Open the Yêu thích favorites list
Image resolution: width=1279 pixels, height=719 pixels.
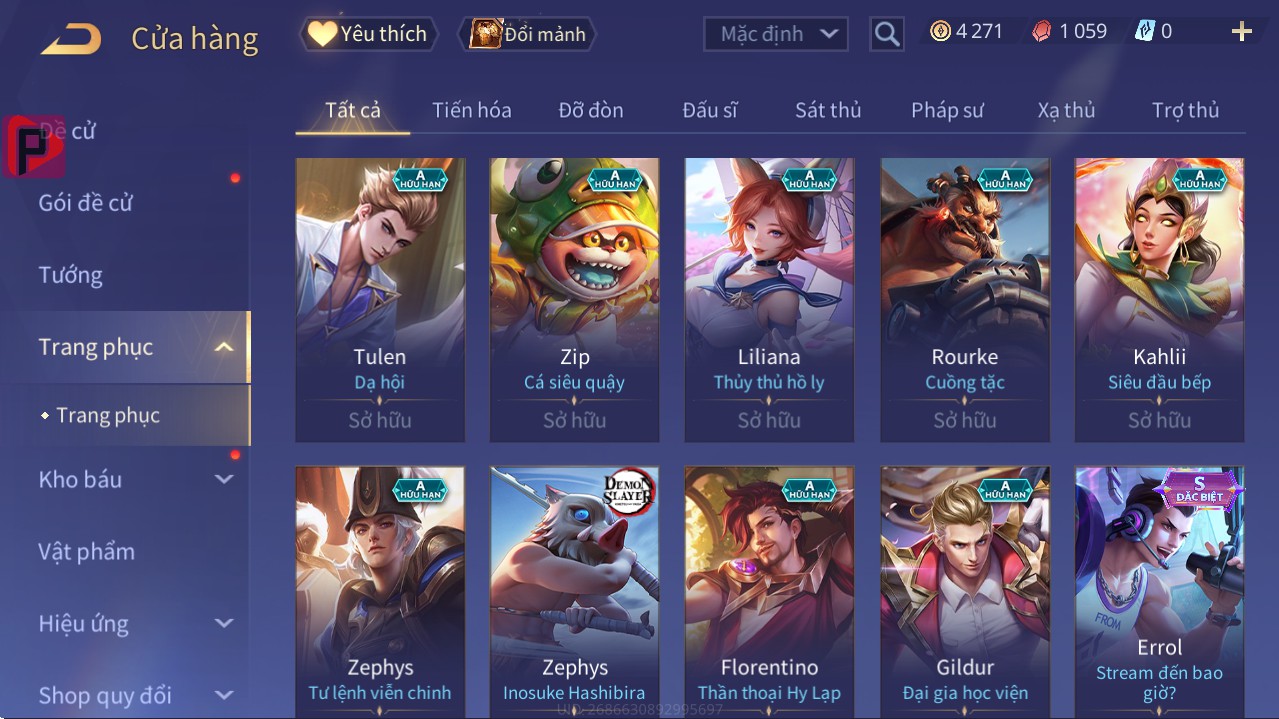click(367, 34)
